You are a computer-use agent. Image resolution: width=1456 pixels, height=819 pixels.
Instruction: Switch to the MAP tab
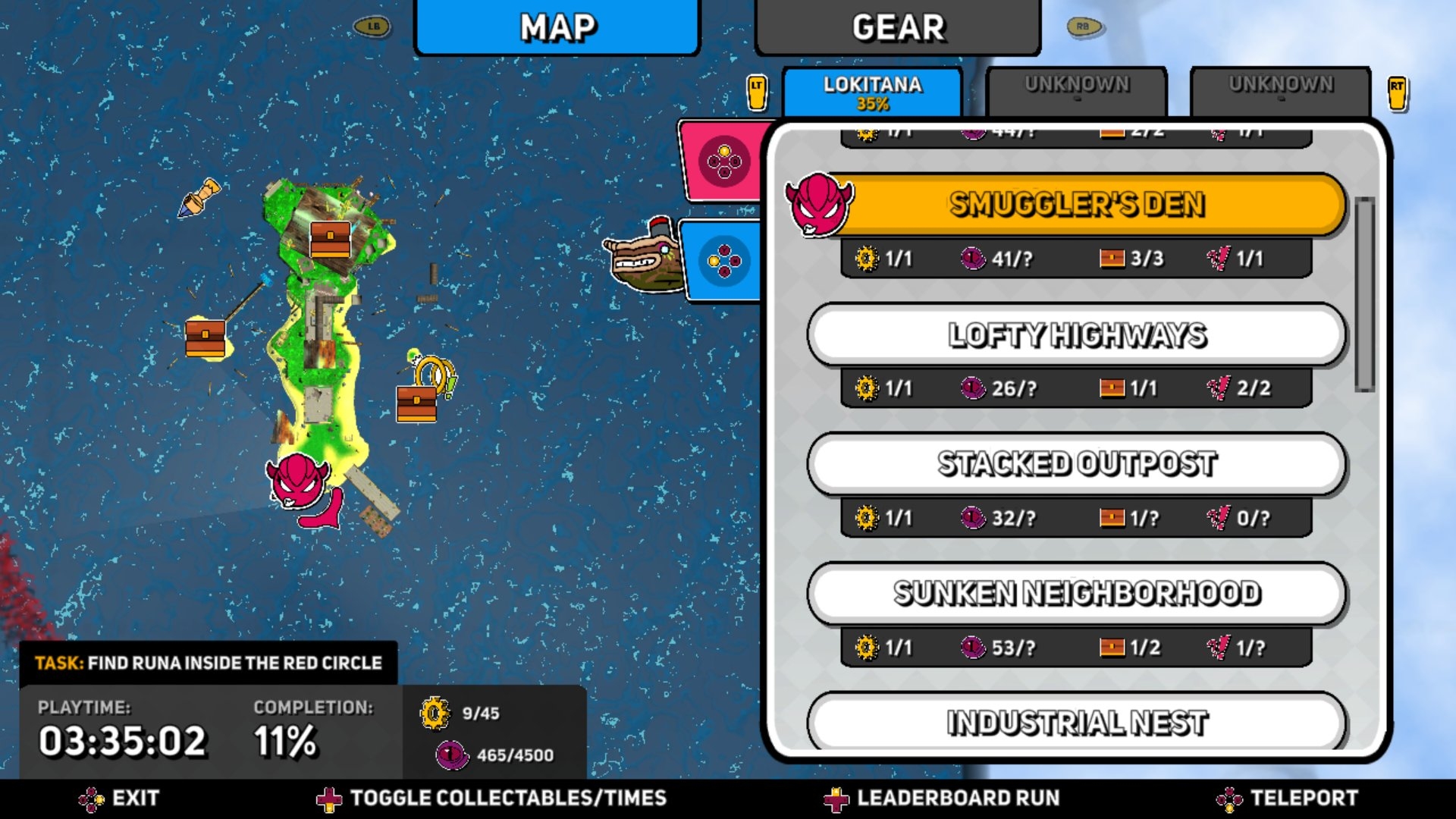[x=557, y=28]
